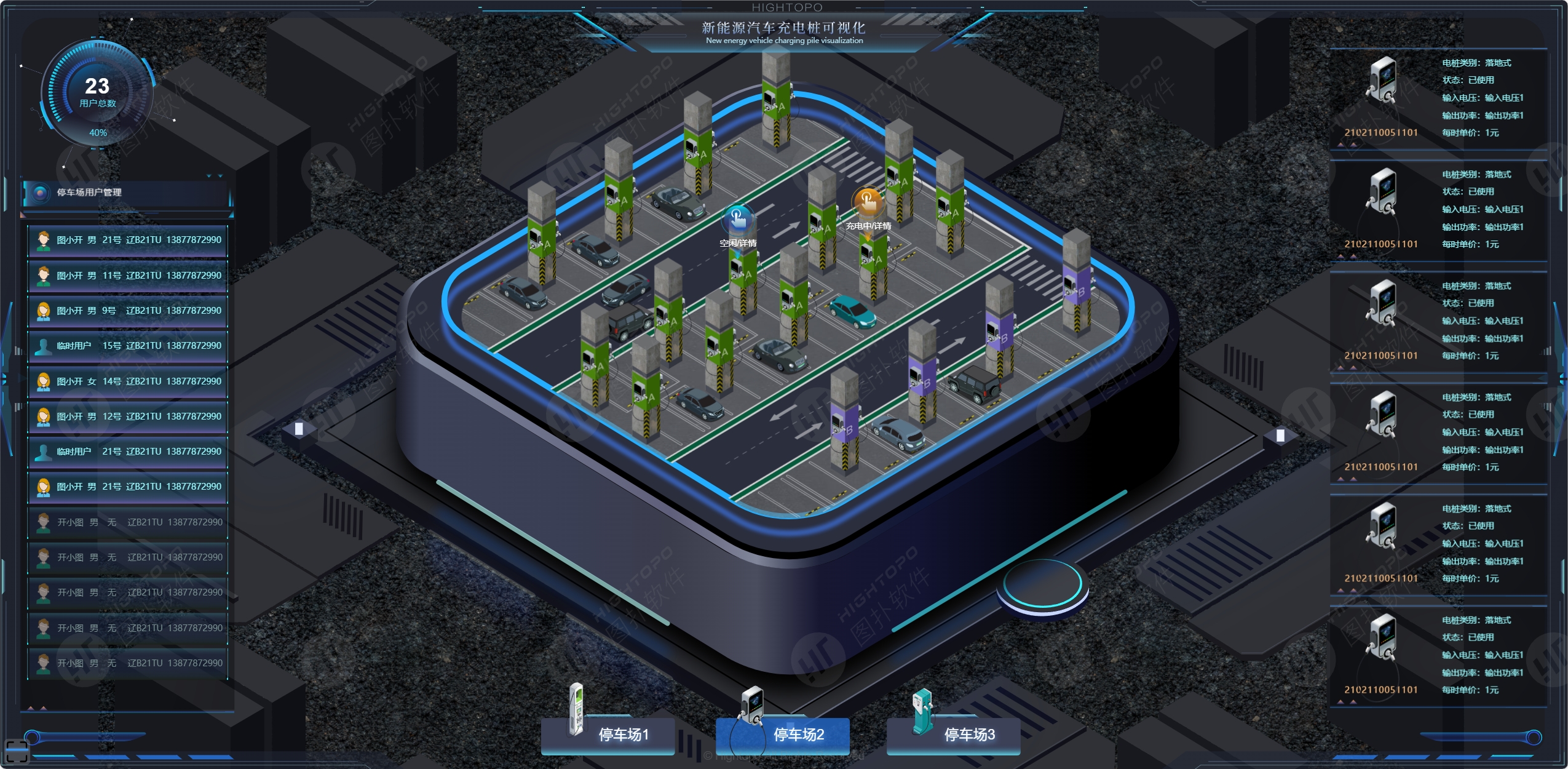Select the 停车场2 parking lot tab
This screenshot has width=1568, height=769.
[798, 735]
